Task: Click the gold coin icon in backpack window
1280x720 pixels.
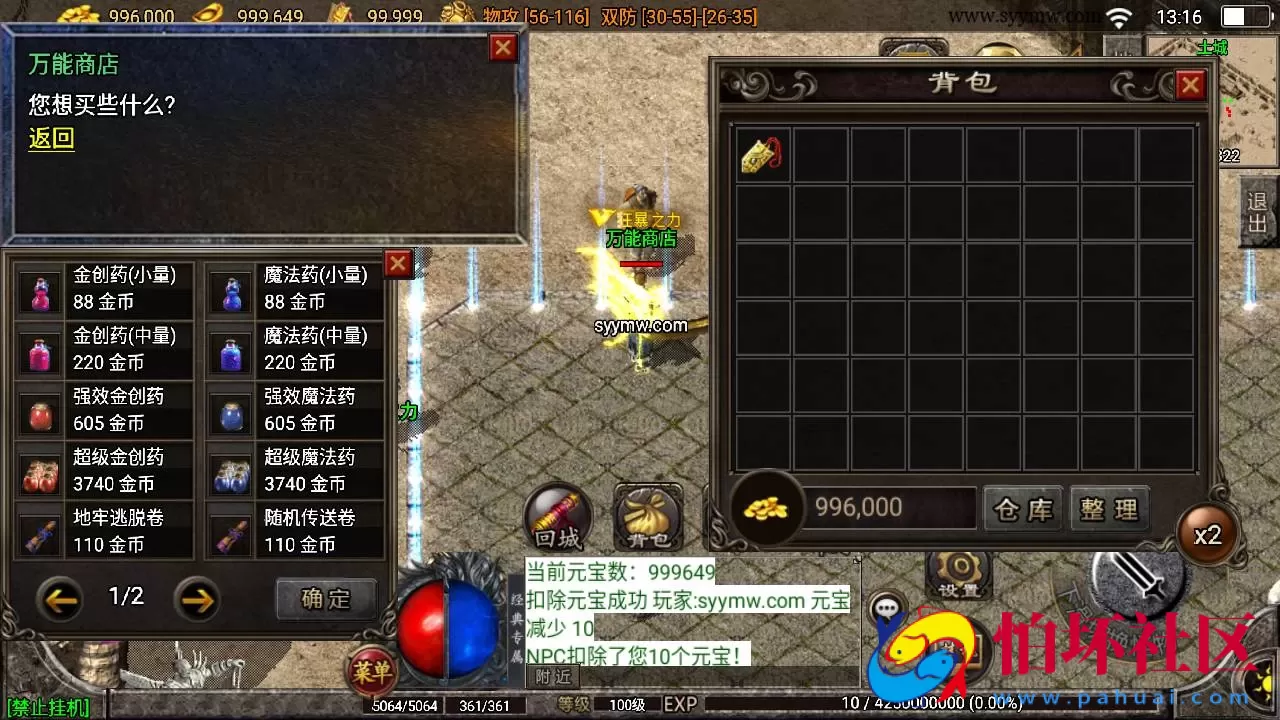Action: point(766,509)
